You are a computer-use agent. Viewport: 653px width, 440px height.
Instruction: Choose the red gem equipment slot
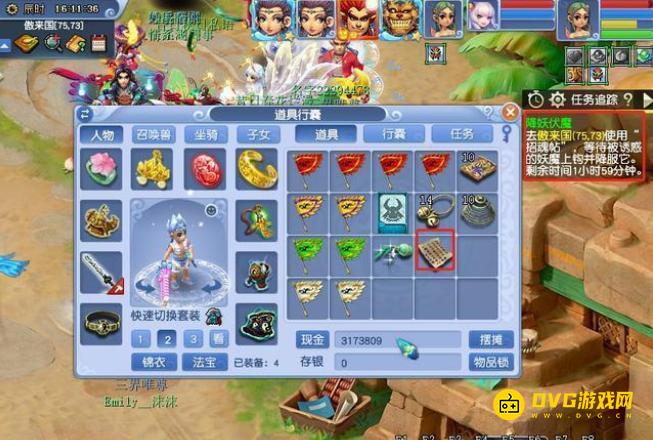pyautogui.click(x=204, y=168)
